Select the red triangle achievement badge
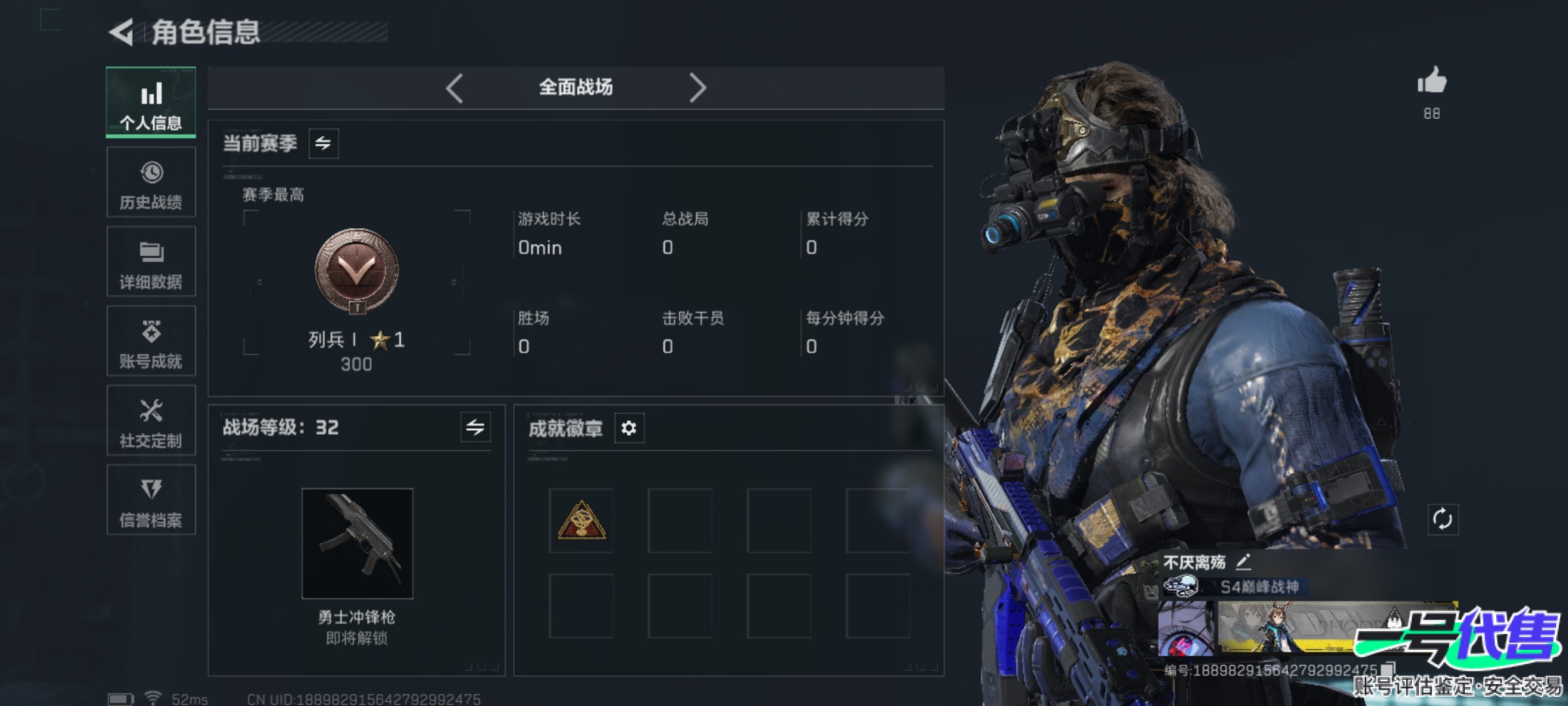 (581, 521)
